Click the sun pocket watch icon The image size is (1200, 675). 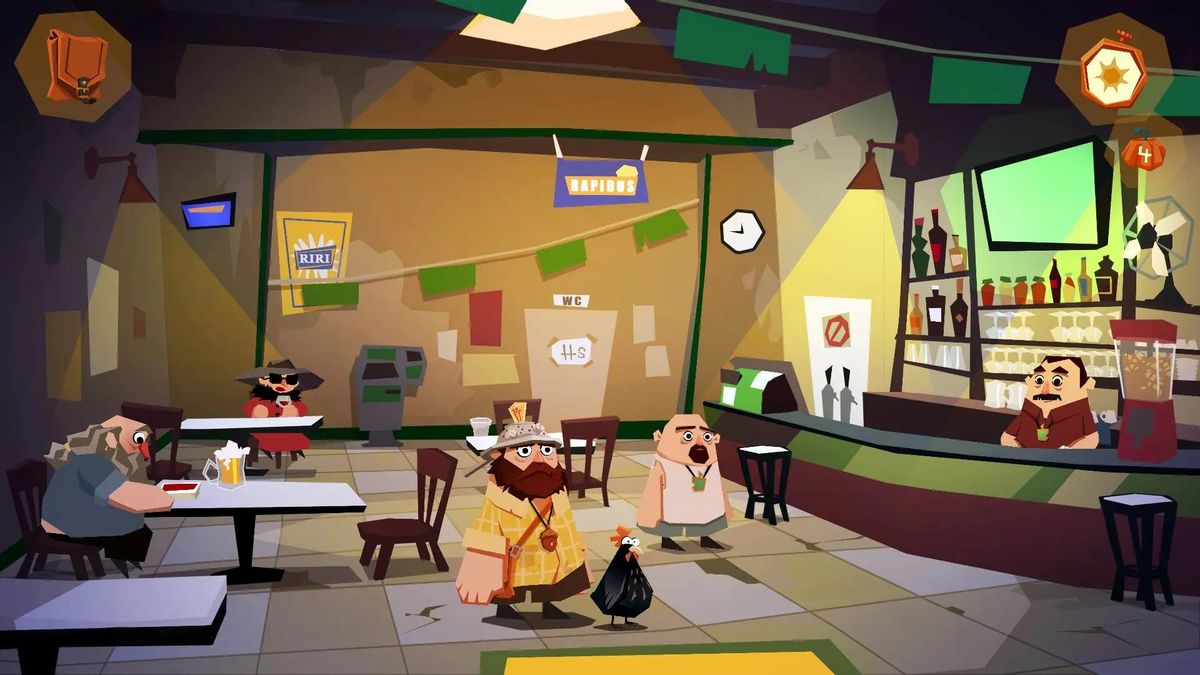click(1113, 71)
